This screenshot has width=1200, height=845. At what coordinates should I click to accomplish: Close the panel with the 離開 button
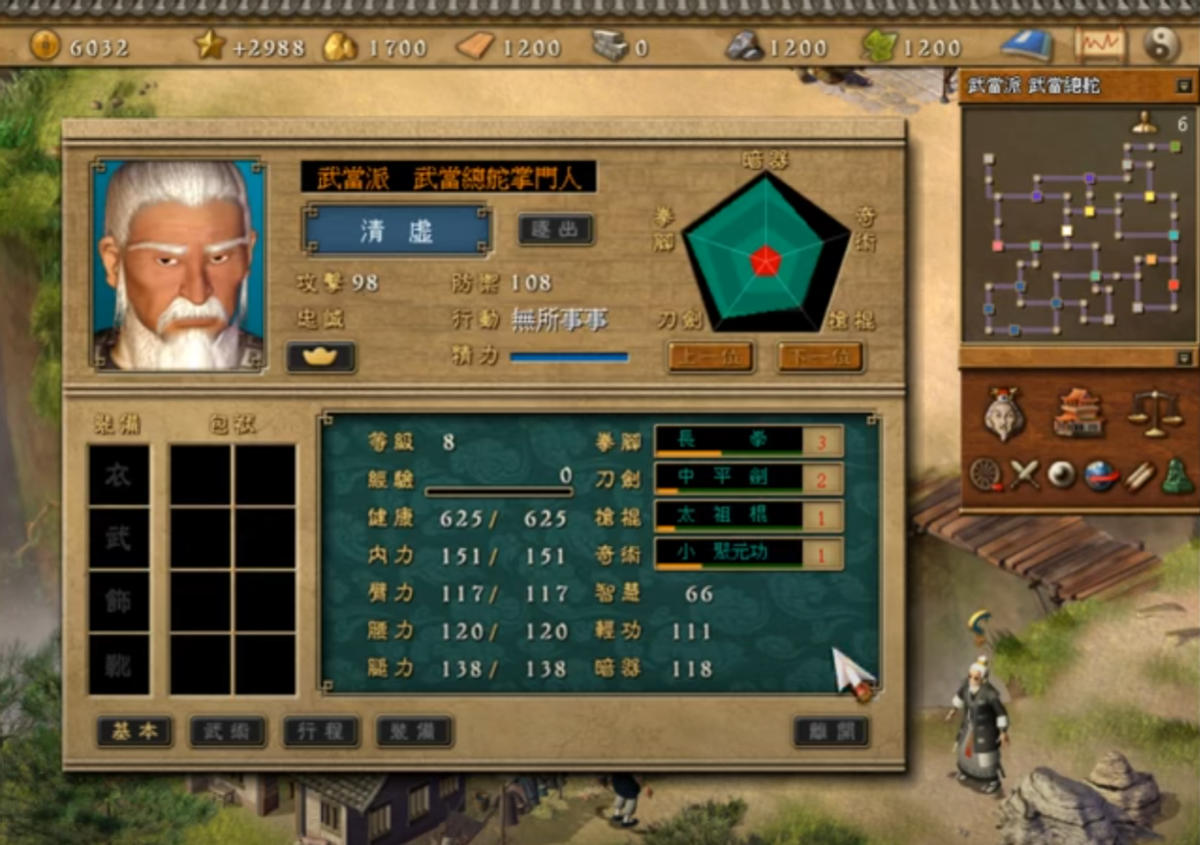coord(831,731)
